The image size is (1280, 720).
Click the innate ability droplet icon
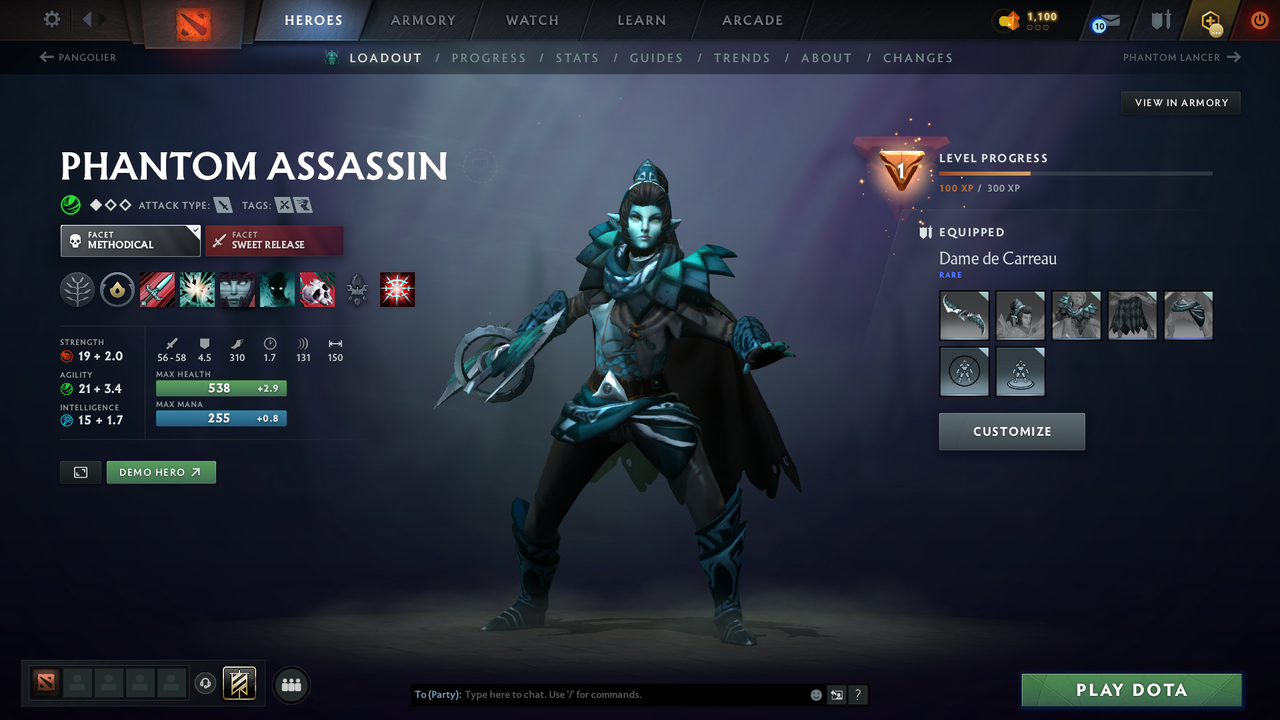pyautogui.click(x=117, y=290)
